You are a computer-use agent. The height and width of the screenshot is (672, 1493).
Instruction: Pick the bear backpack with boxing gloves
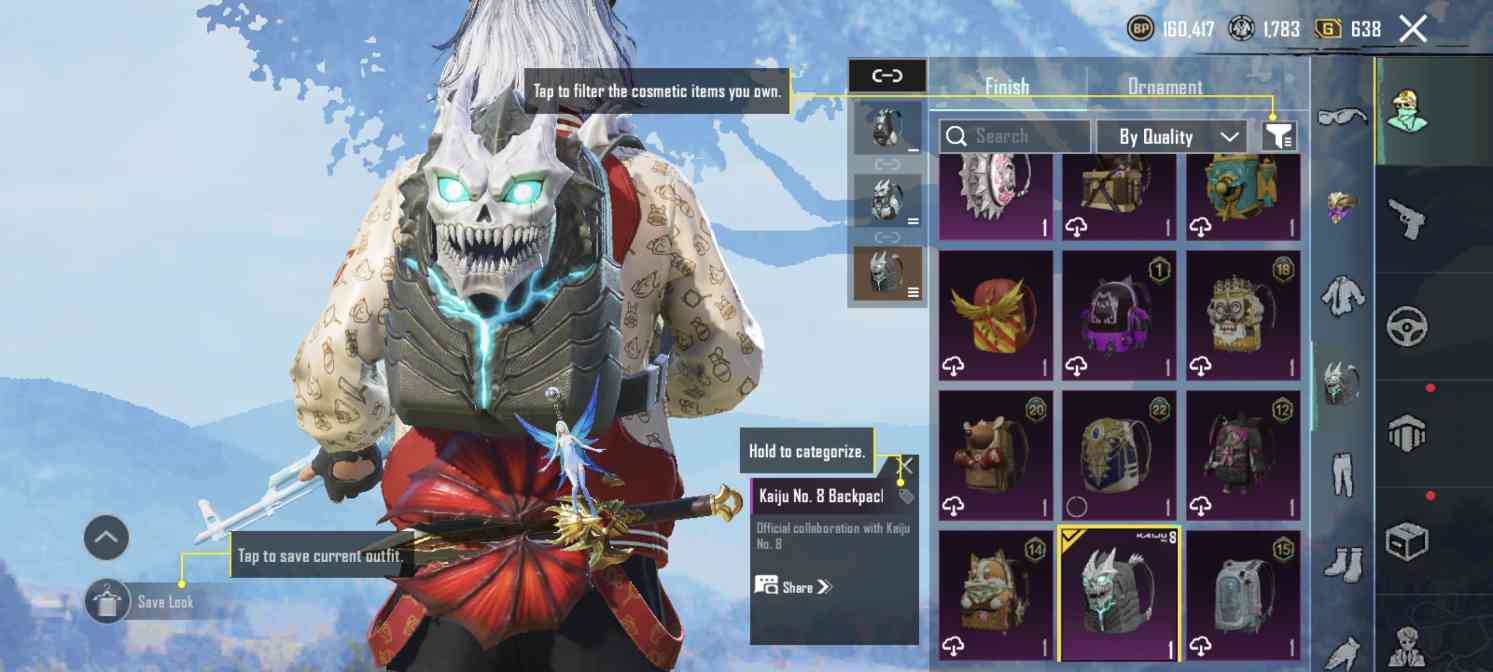995,454
